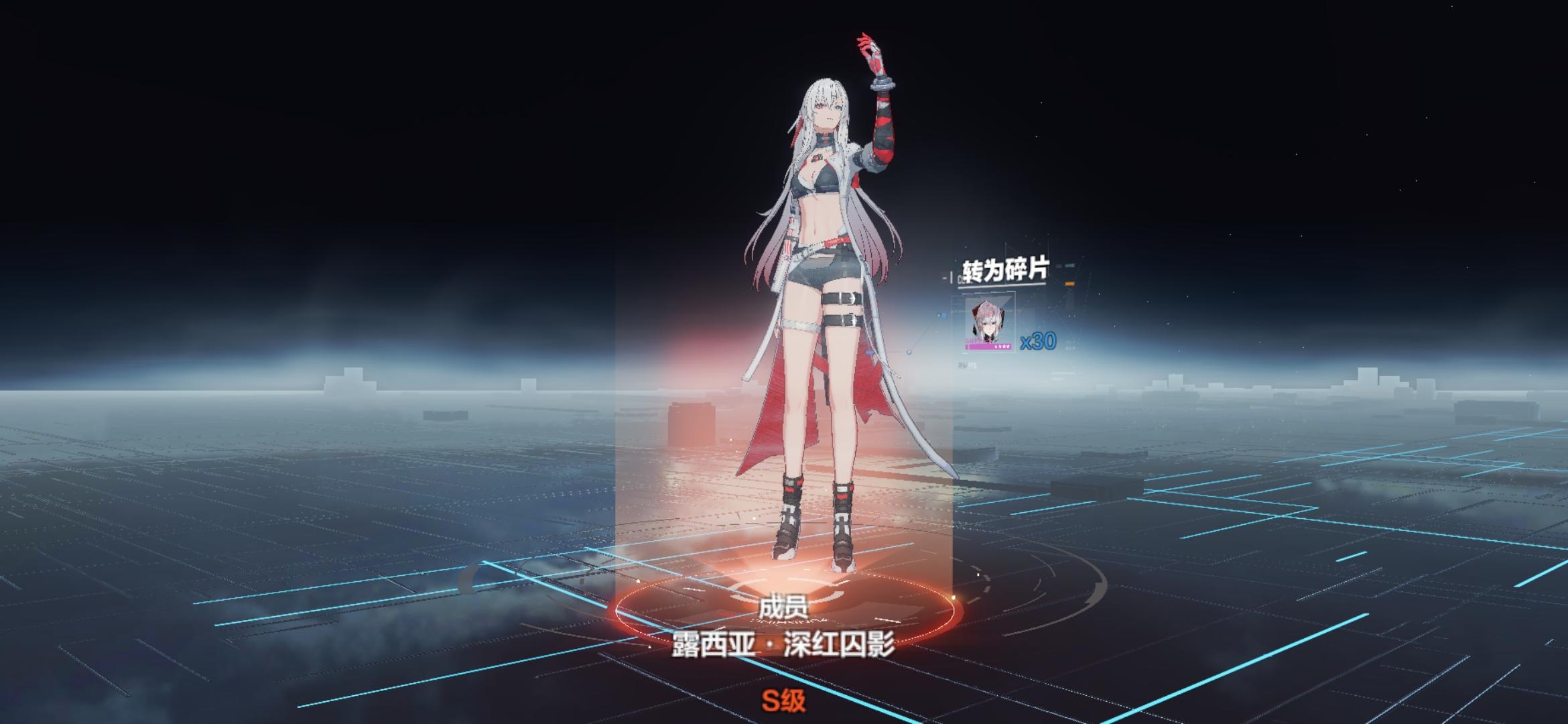Screen dimensions: 1568x724
Task: Click the small blue node marker beside the shard card
Action: point(943,314)
